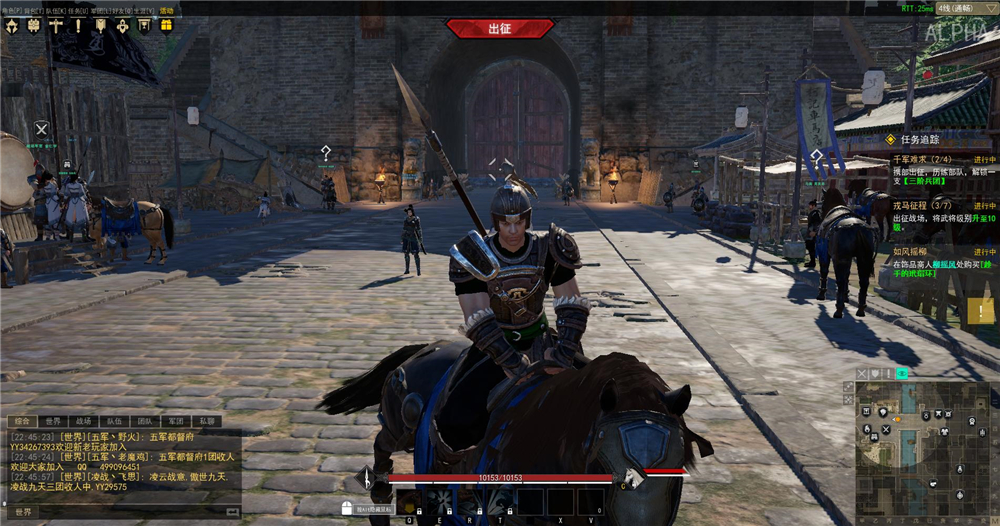Switch to the 战场 chat tab
The image size is (1000, 526).
[84, 421]
